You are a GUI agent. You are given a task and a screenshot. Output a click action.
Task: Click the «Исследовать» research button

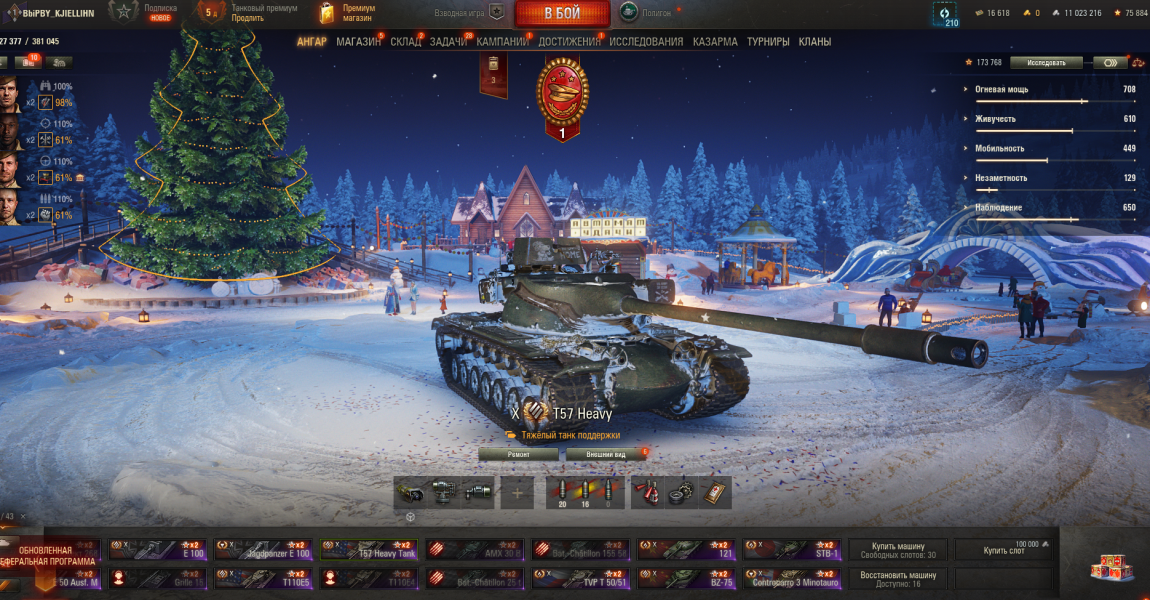point(1045,62)
